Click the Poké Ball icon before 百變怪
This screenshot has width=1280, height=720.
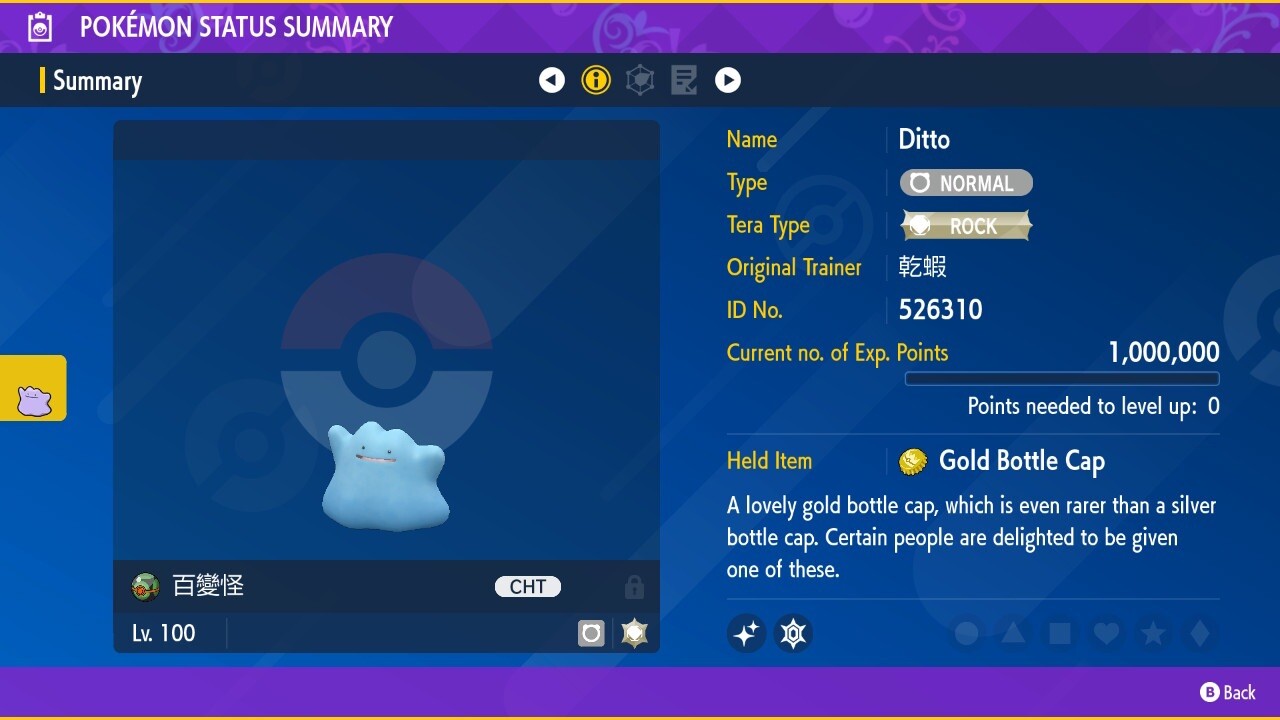pos(145,587)
